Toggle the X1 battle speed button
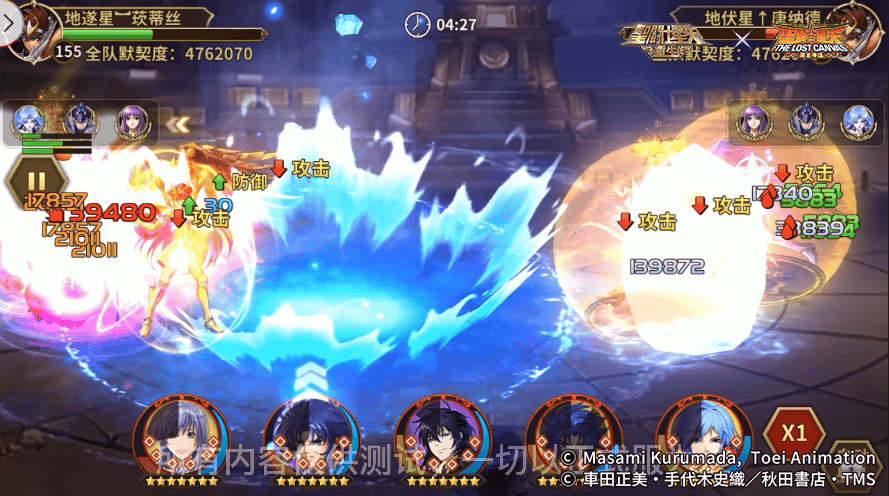This screenshot has width=889, height=496. click(x=794, y=434)
